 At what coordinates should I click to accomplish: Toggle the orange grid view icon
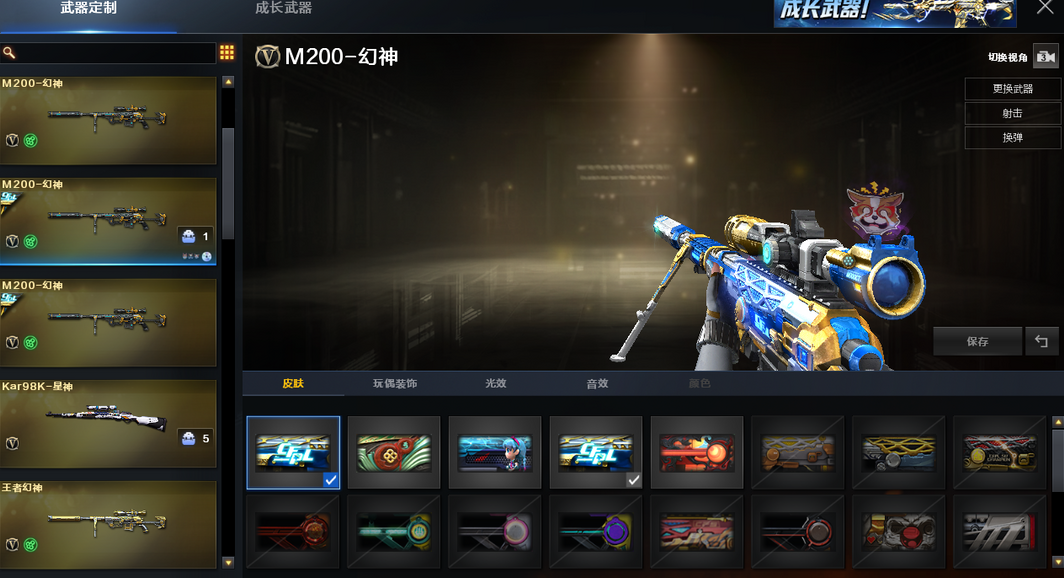[227, 53]
